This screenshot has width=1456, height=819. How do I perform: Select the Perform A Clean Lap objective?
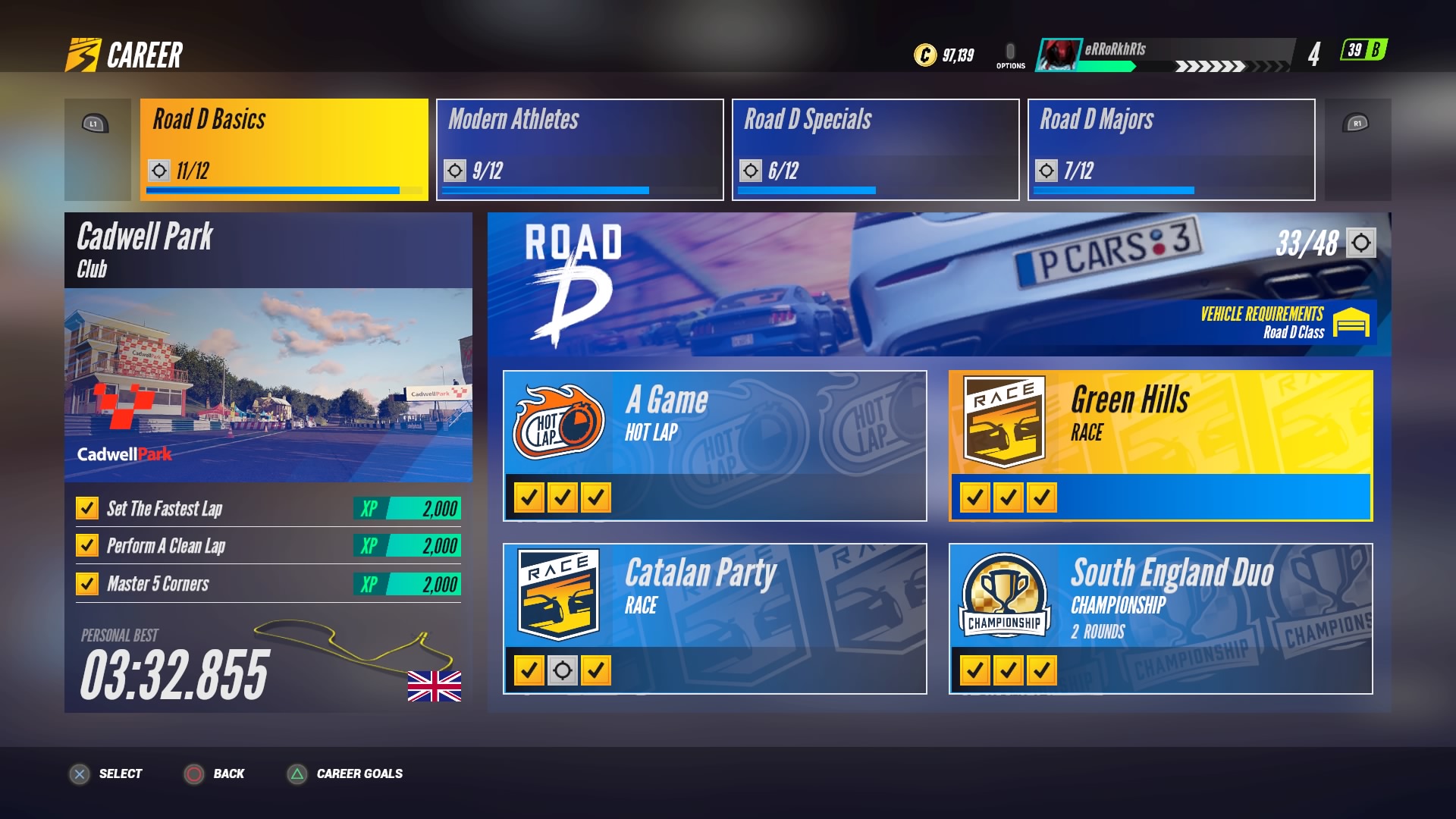(x=268, y=546)
